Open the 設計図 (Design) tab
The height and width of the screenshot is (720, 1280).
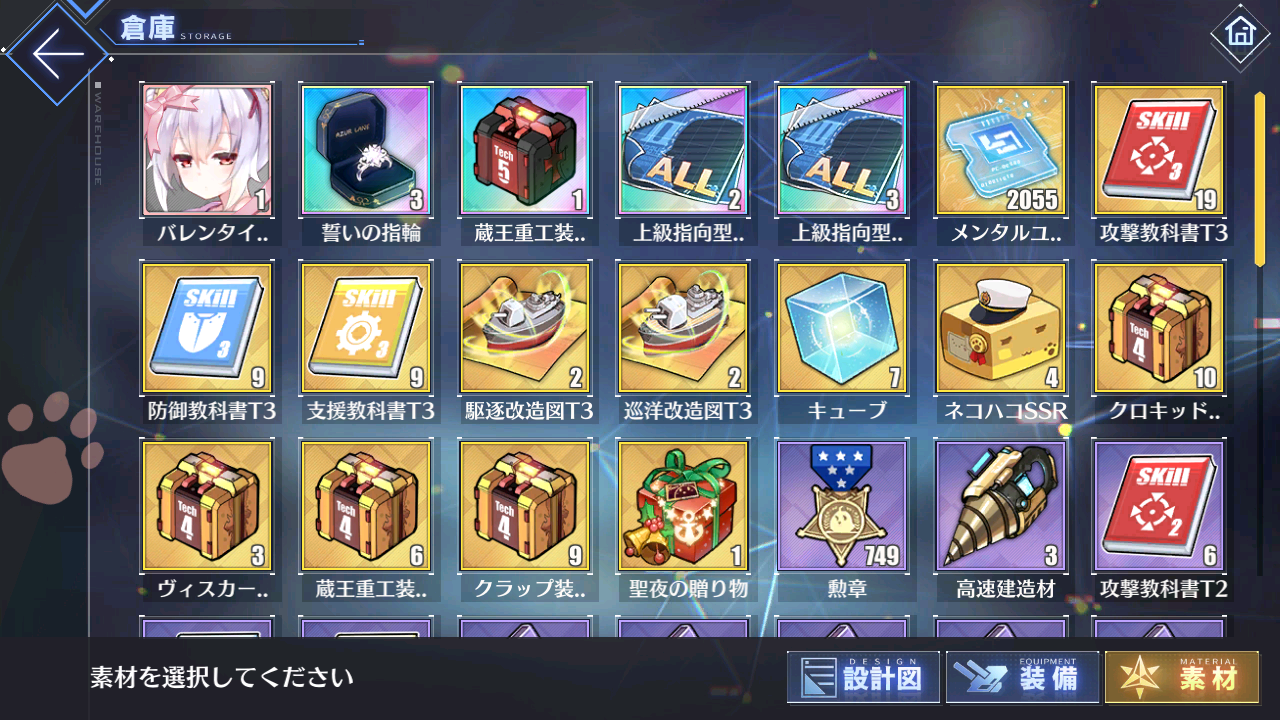click(x=863, y=677)
